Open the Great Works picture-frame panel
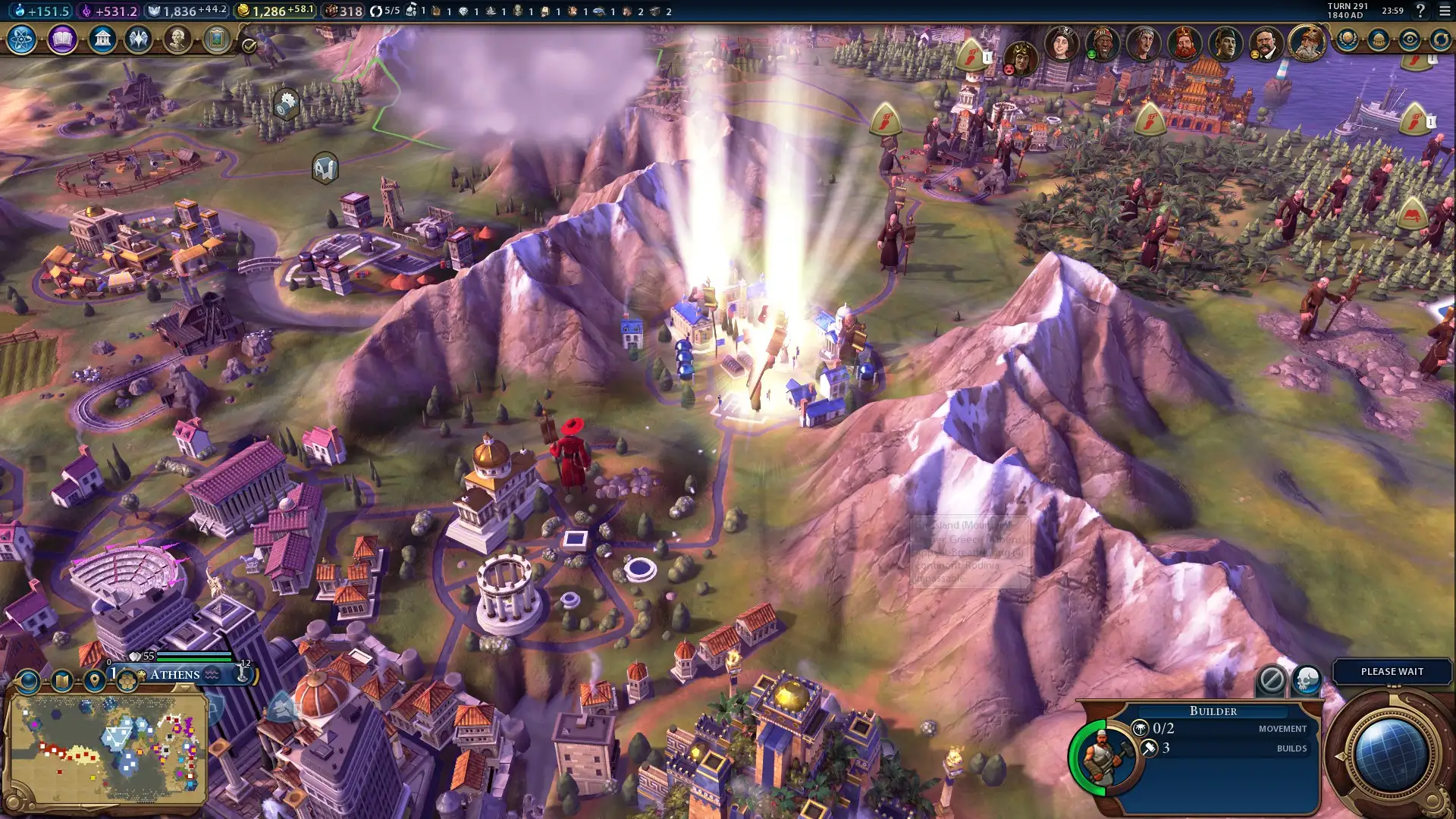Screen dimensions: 1456x819 (217, 39)
